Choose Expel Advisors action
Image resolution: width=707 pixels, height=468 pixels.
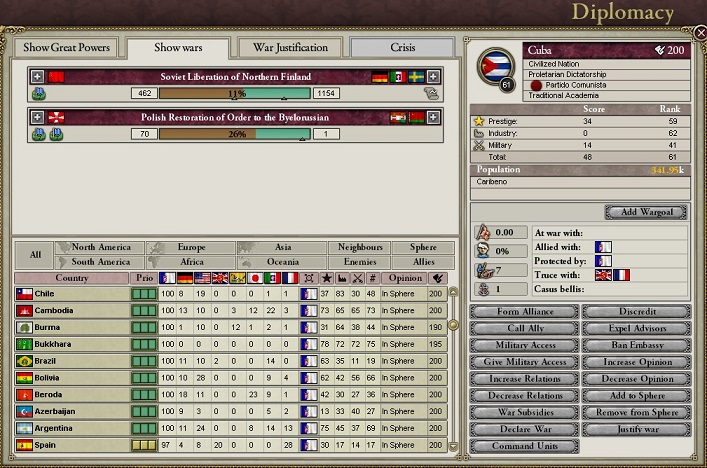(x=637, y=328)
